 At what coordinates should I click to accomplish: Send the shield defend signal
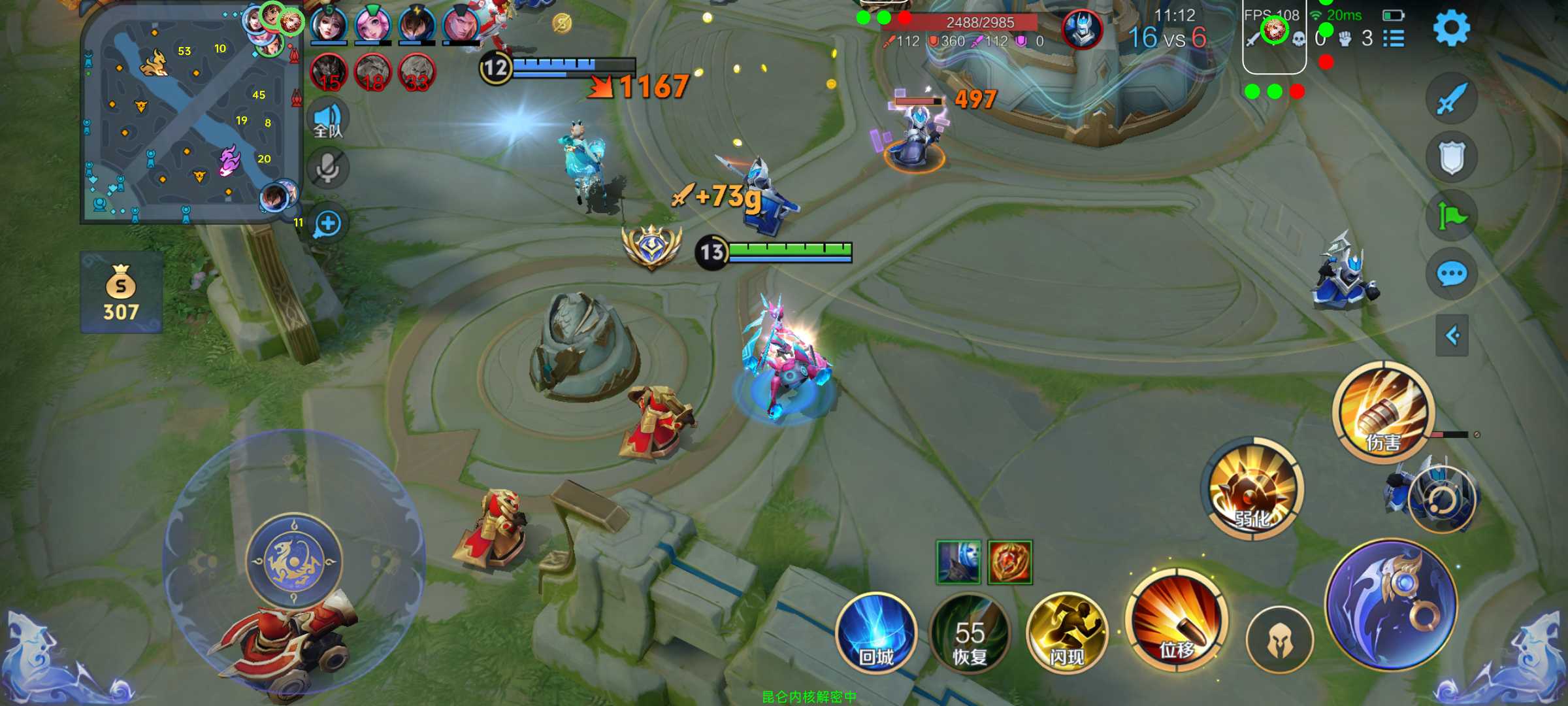pos(1452,158)
